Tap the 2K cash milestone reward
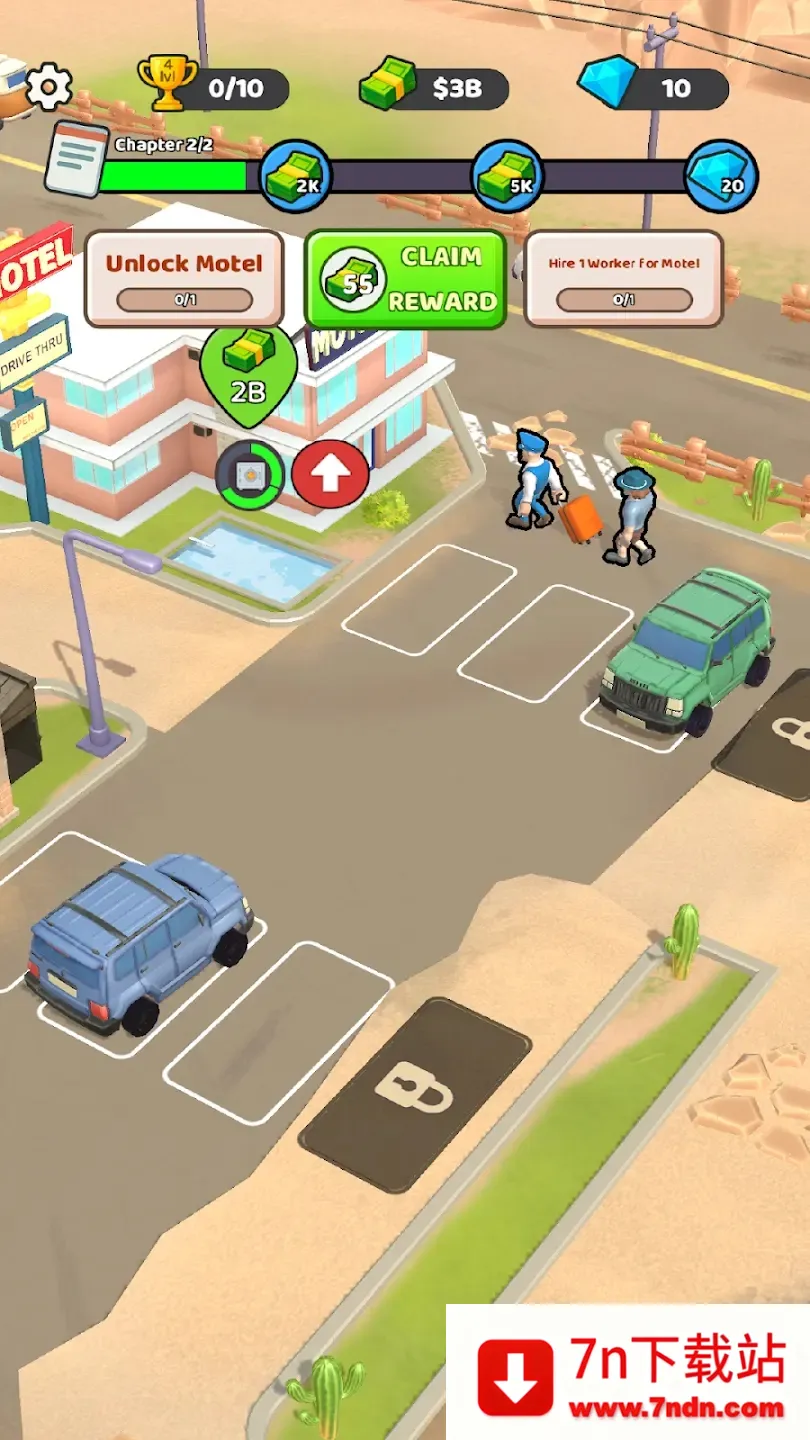 click(296, 176)
